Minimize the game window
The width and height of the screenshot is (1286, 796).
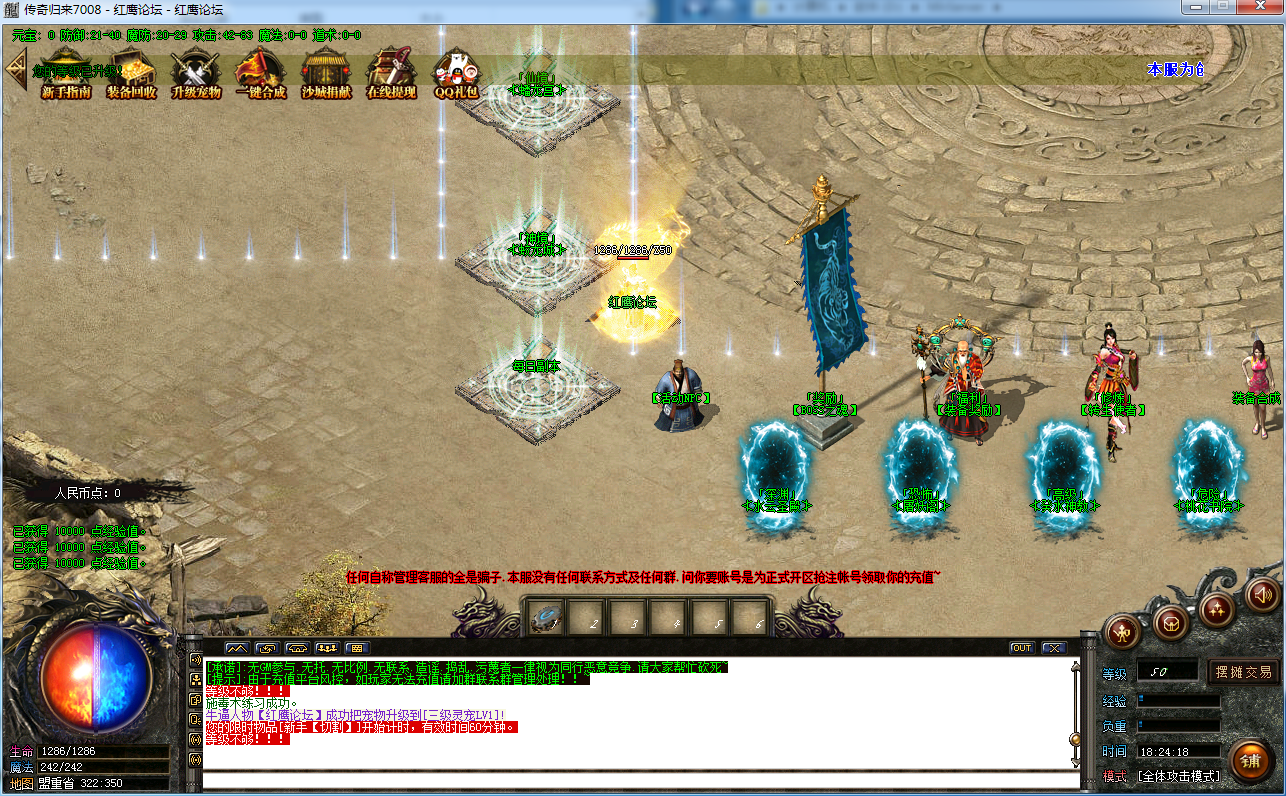[x=1194, y=7]
